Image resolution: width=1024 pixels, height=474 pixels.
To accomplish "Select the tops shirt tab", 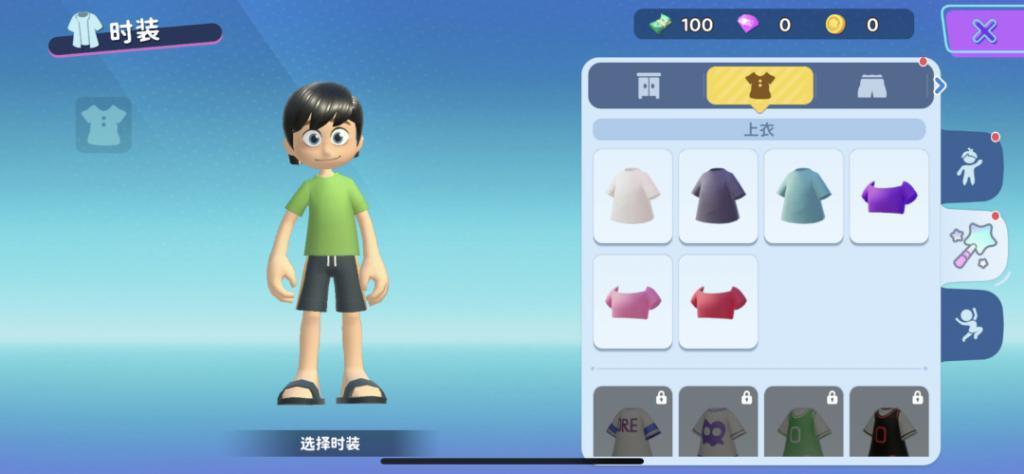I will (759, 86).
